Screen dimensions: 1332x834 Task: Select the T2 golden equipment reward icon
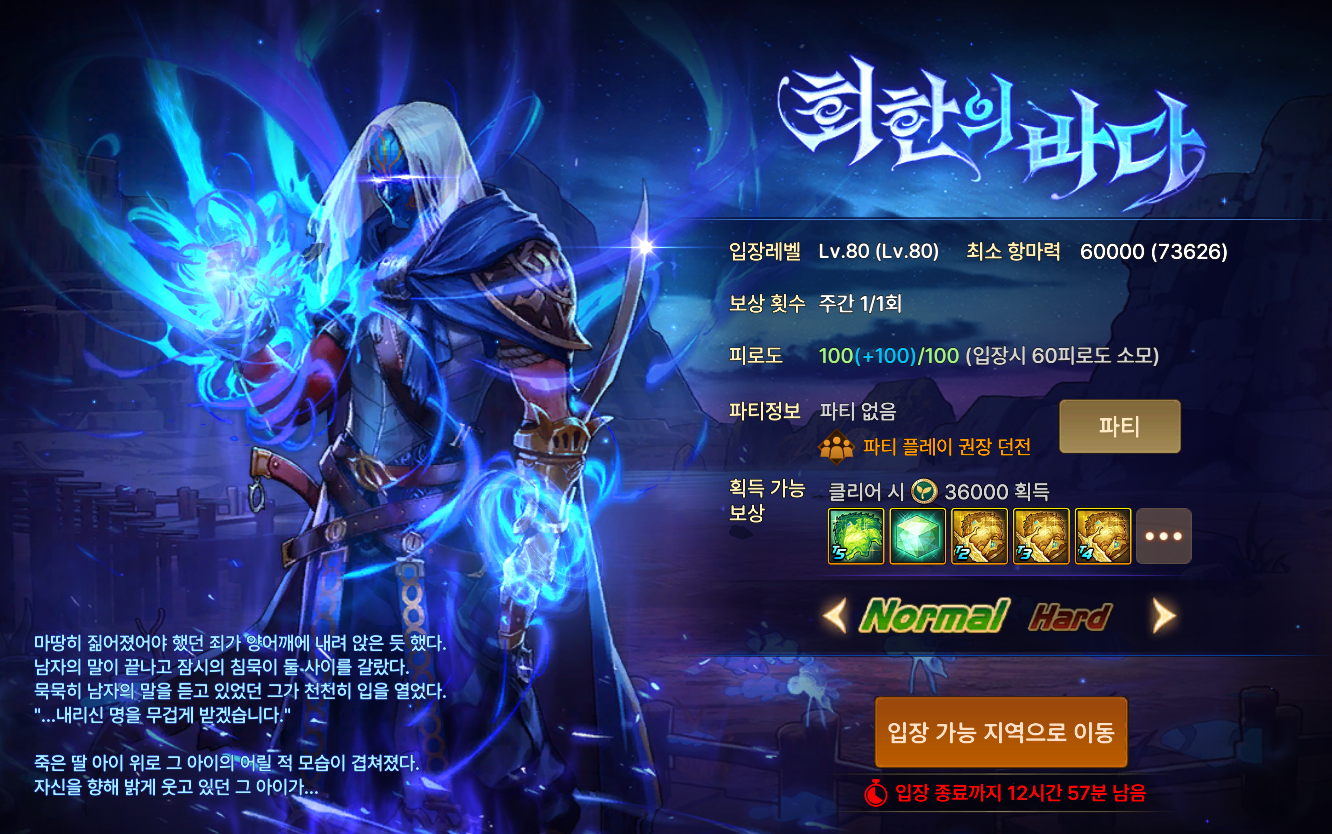[x=979, y=536]
